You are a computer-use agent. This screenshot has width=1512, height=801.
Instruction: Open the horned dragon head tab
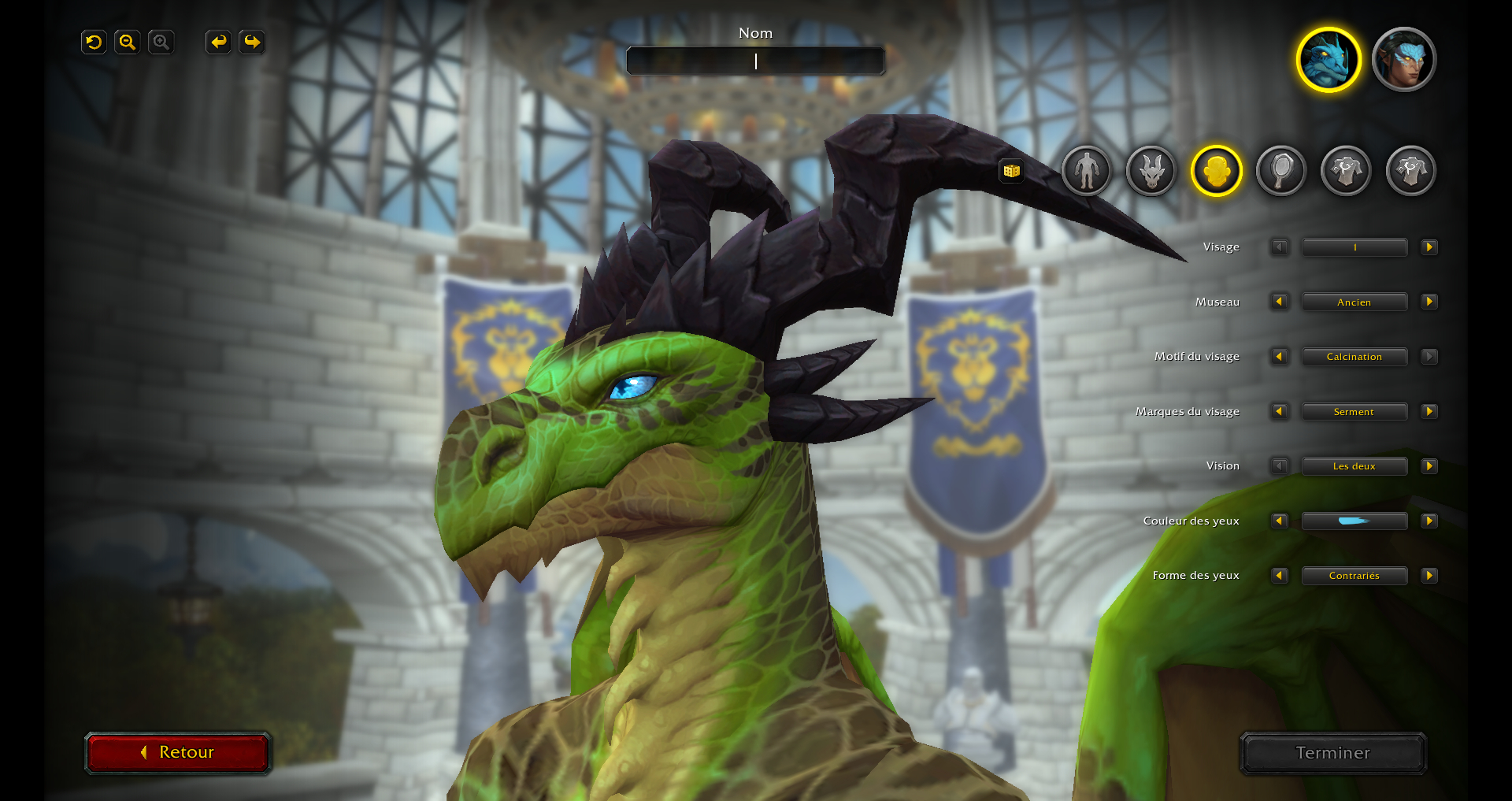[1151, 170]
